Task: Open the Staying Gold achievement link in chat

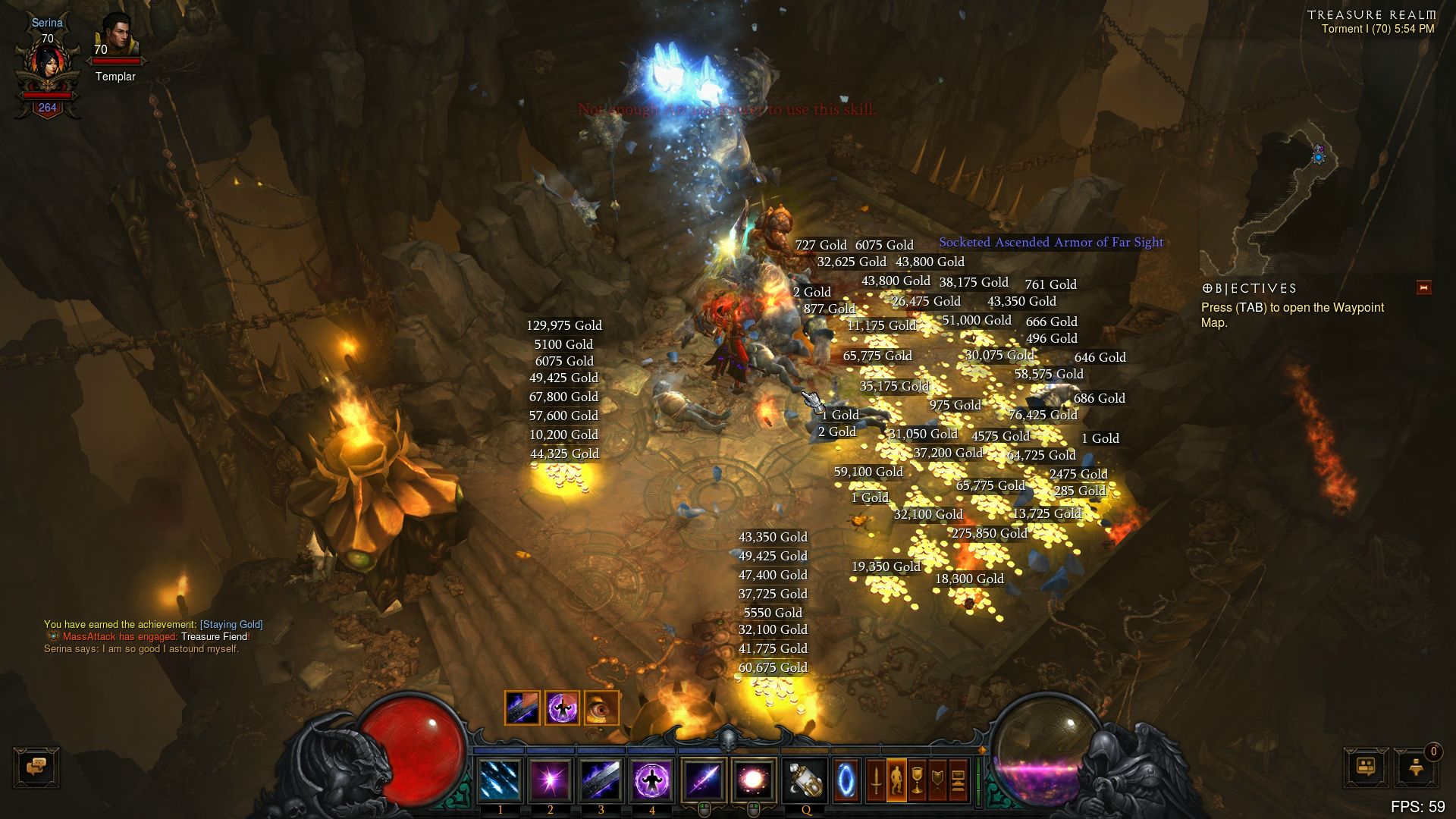Action: click(x=231, y=625)
